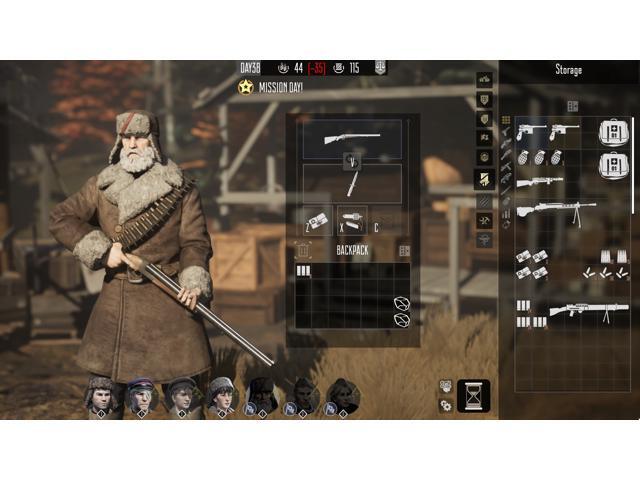
Task: Choose the highlighted tab in the side column
Action: pyautogui.click(x=485, y=178)
